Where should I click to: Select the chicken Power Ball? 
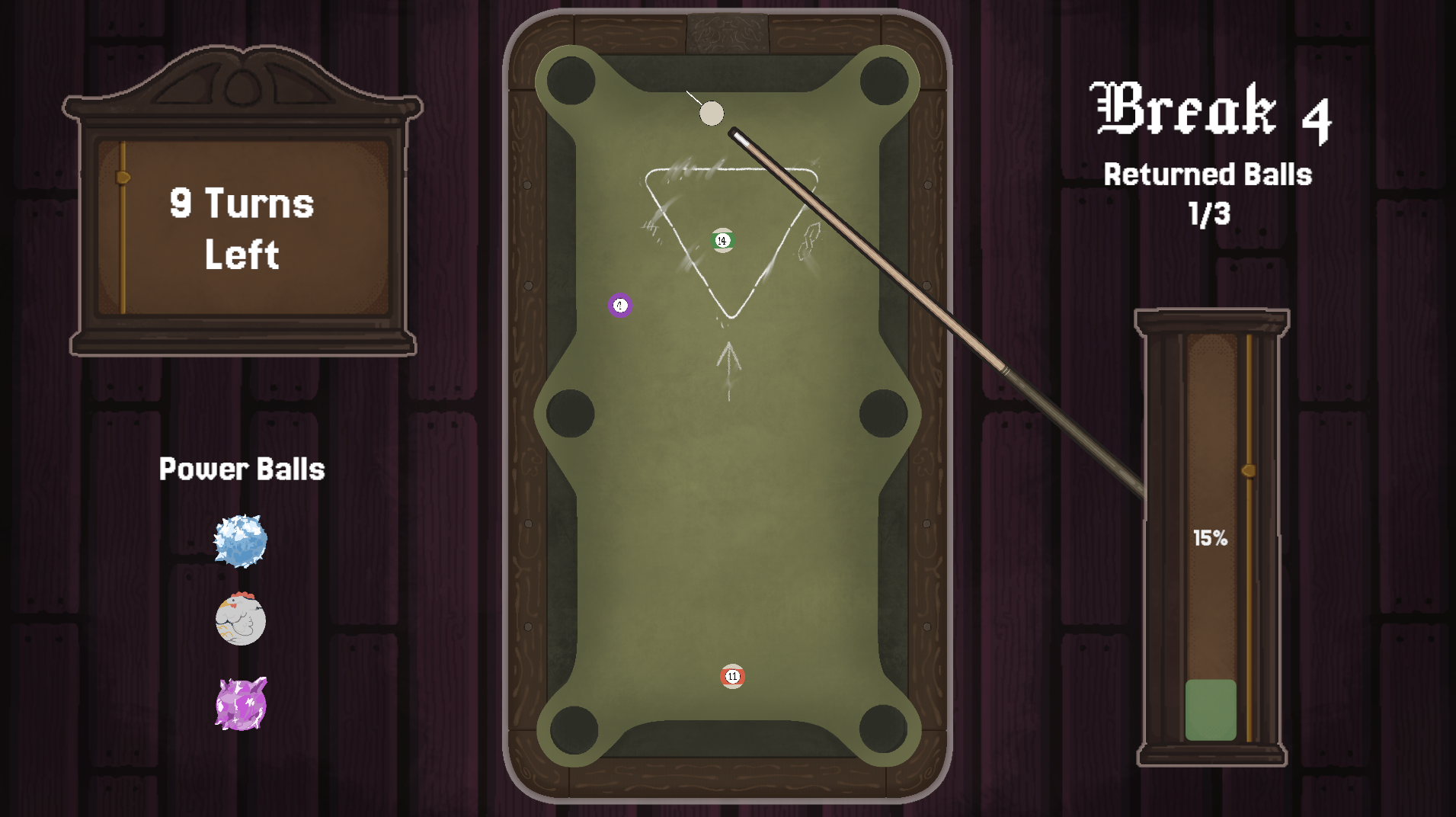(x=241, y=621)
